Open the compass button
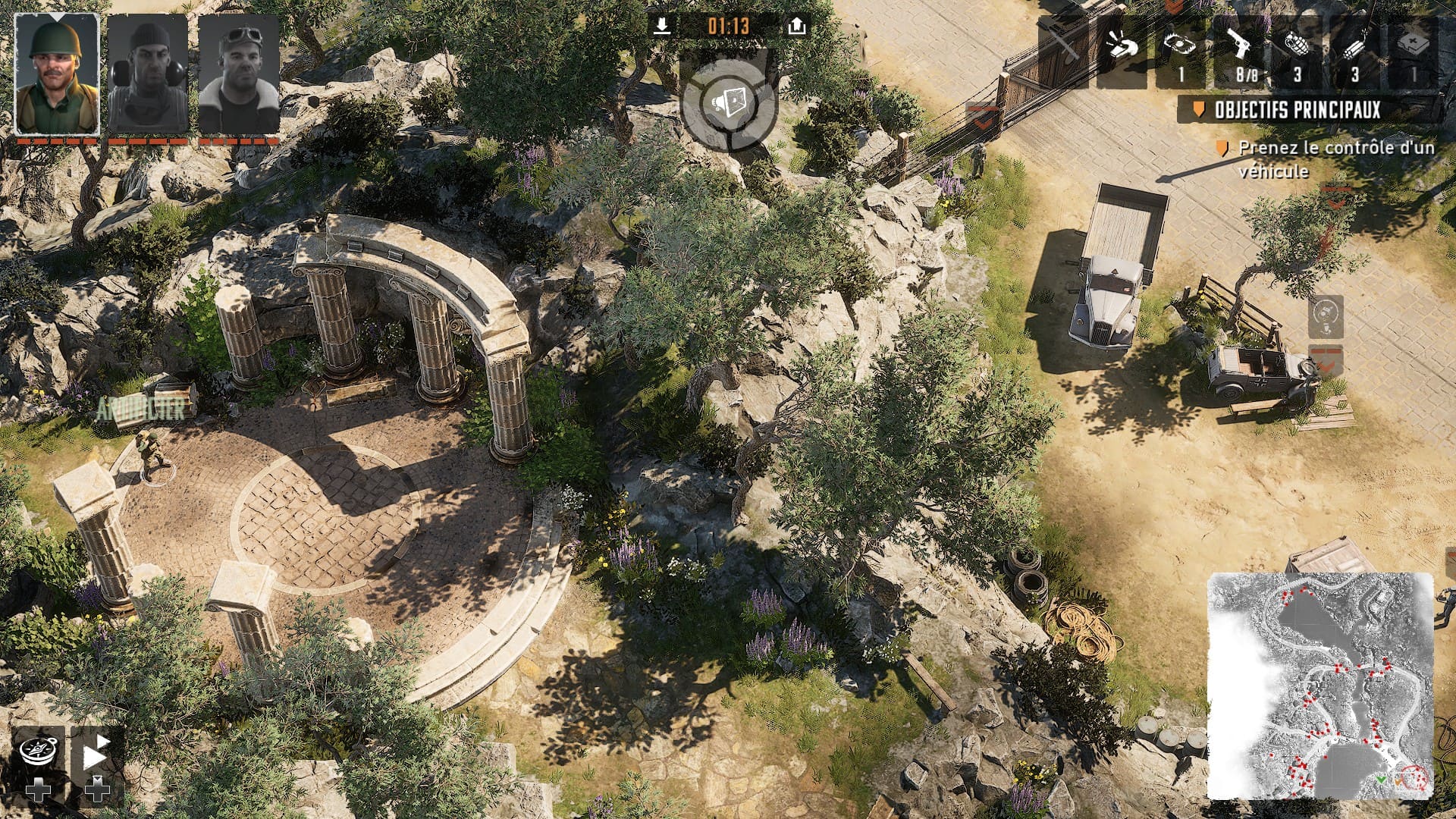 [37, 752]
